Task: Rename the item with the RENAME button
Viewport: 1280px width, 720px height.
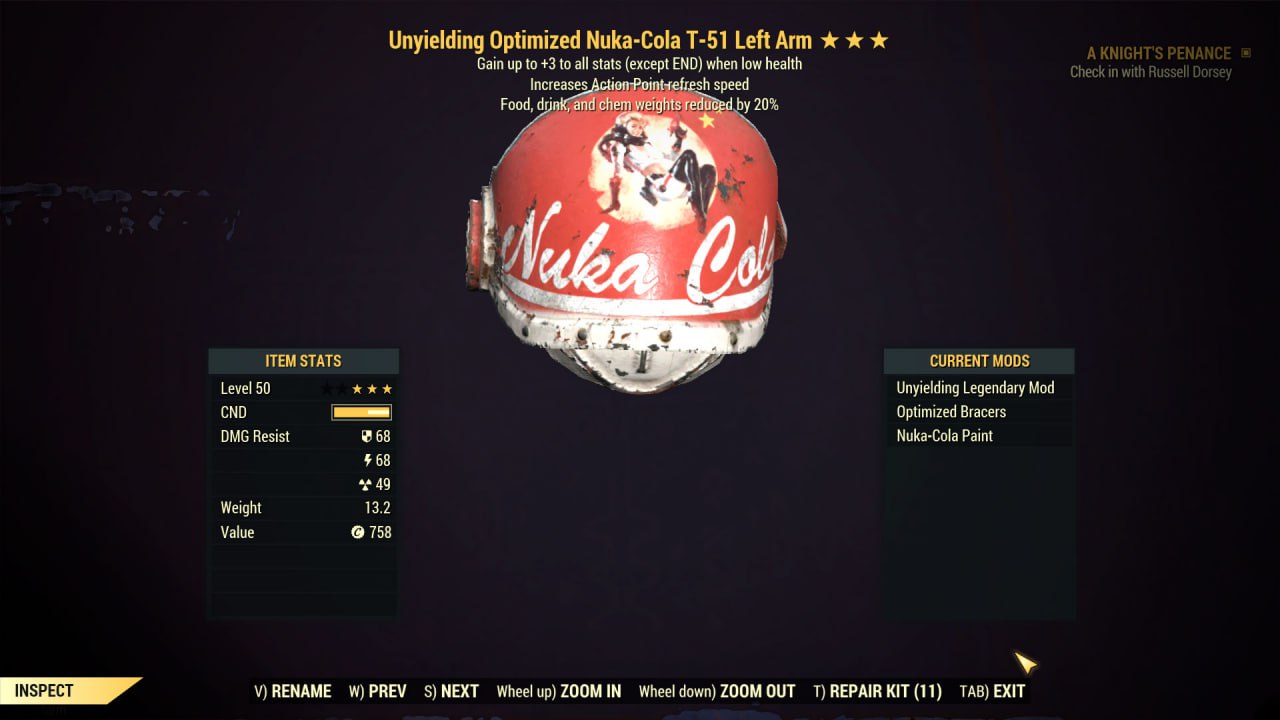Action: [x=293, y=691]
